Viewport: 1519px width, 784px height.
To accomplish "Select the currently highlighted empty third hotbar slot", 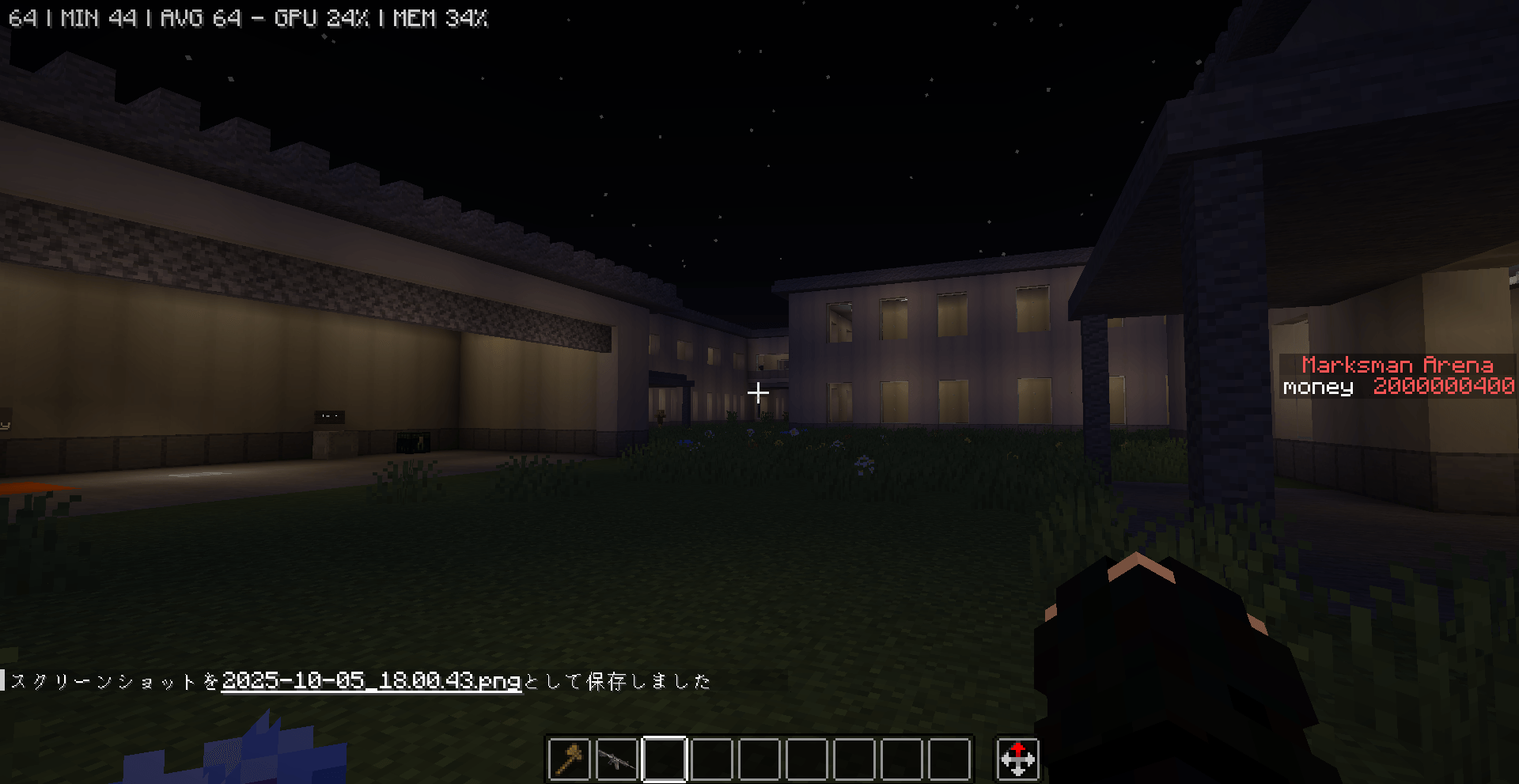I will pos(665,760).
